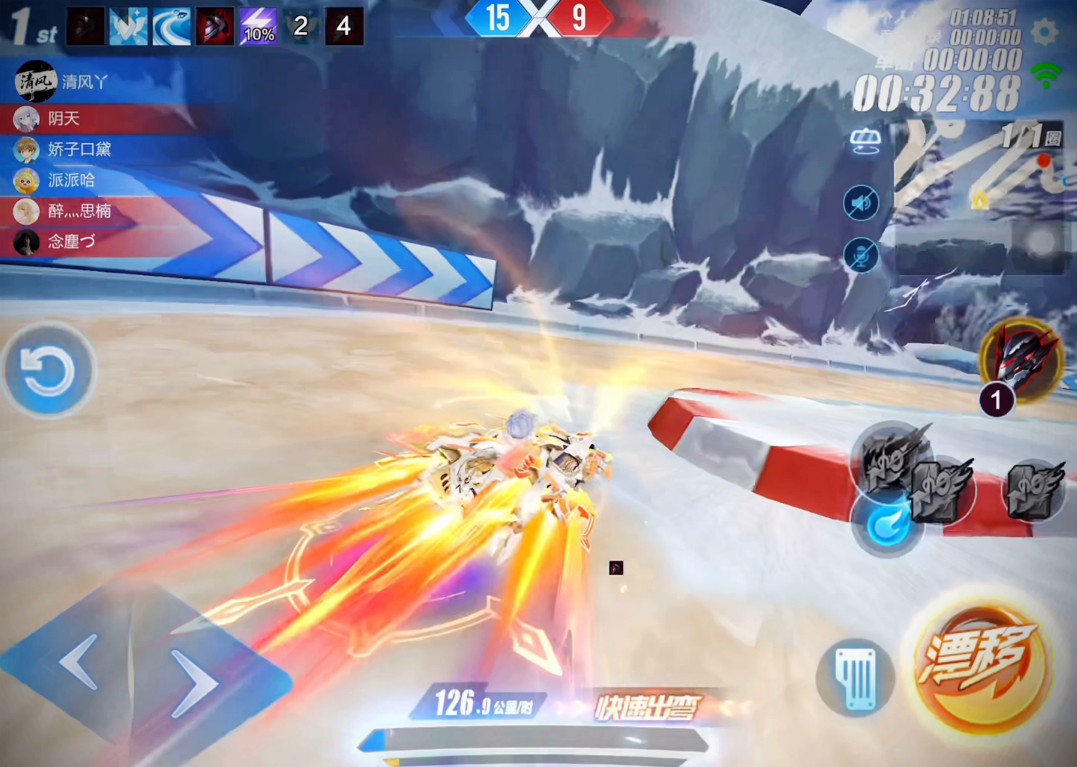1077x767 pixels.
Task: Inspect the blue wings buff icon
Action: pyautogui.click(x=128, y=27)
